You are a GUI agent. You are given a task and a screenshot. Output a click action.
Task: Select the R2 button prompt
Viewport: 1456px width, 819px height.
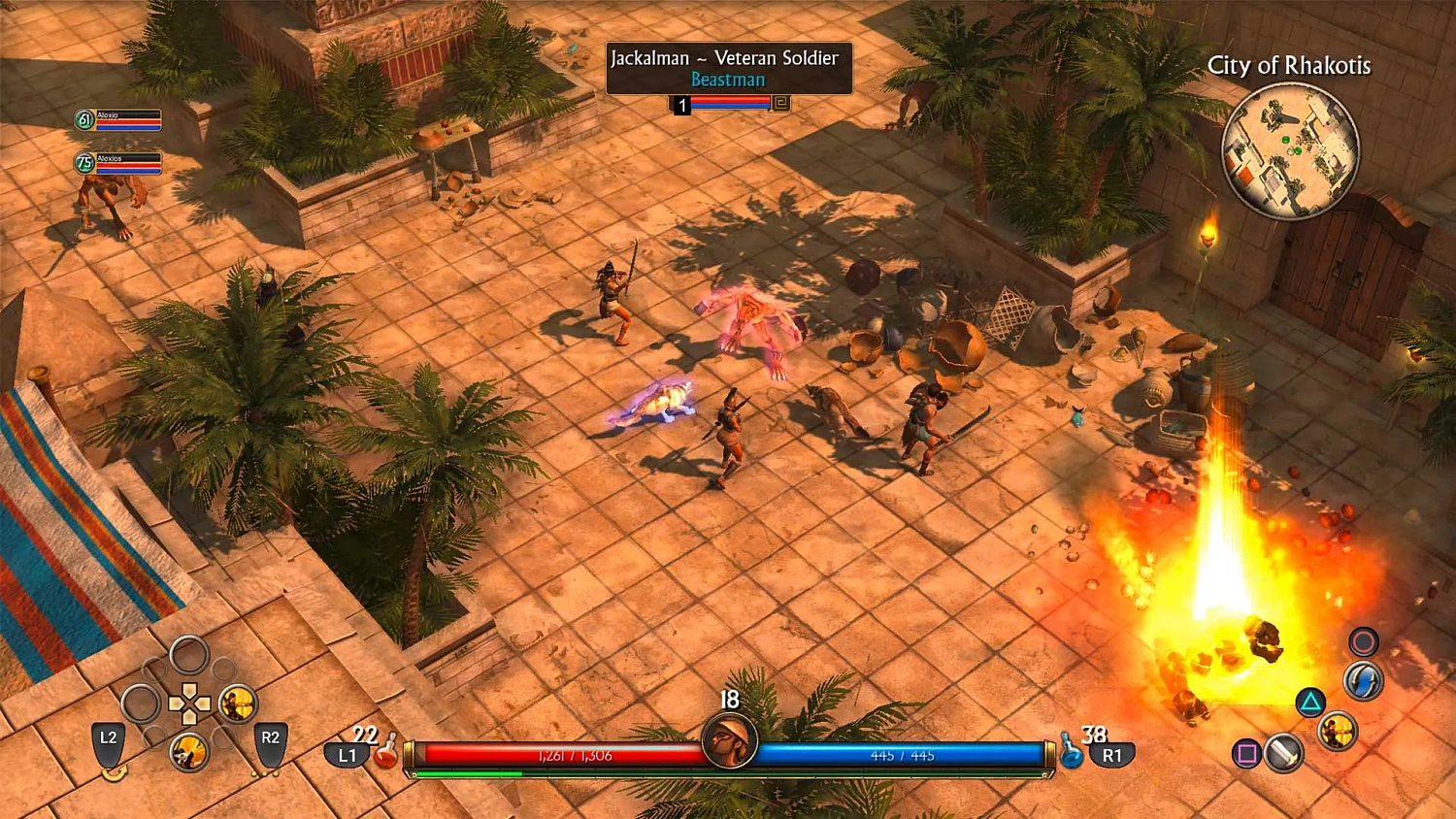[x=270, y=738]
